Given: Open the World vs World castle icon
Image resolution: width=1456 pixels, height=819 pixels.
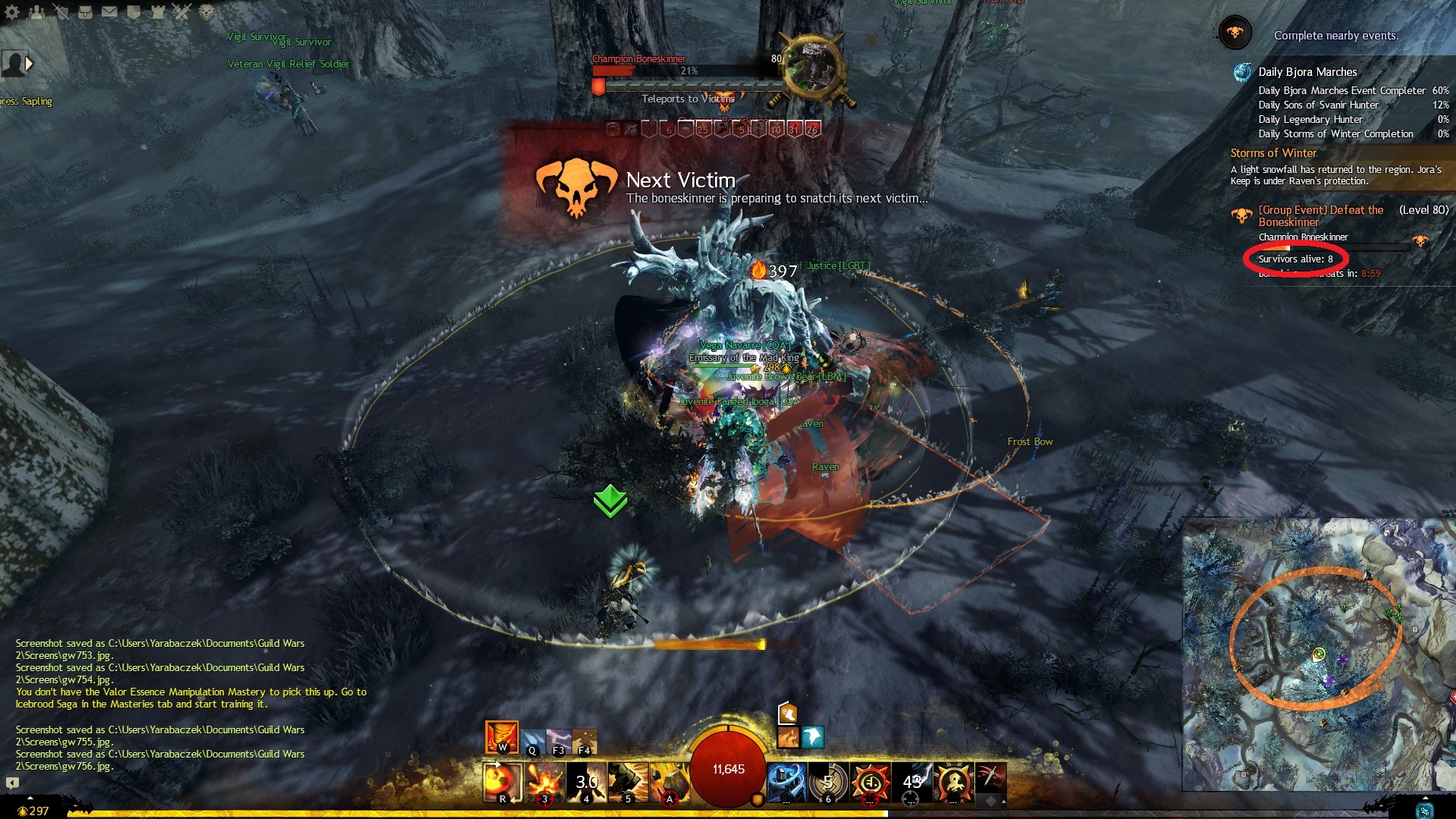Looking at the screenshot, I should tap(158, 11).
